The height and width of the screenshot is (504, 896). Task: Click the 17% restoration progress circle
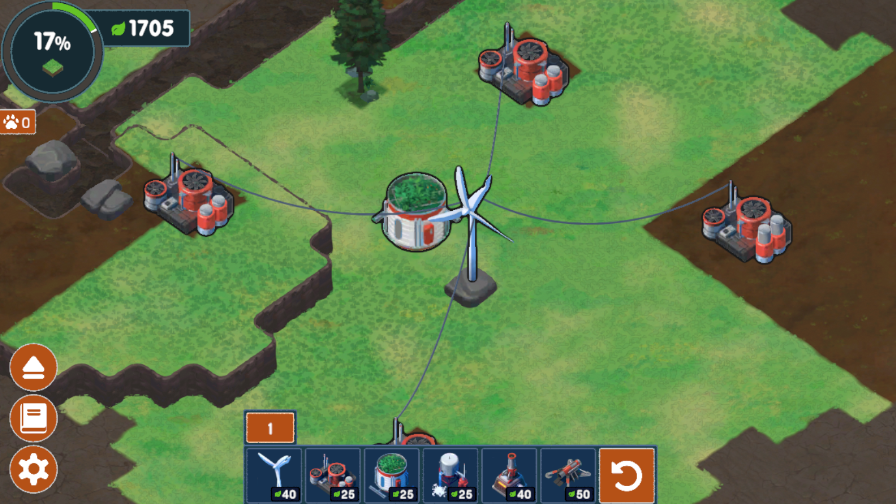coord(52,47)
